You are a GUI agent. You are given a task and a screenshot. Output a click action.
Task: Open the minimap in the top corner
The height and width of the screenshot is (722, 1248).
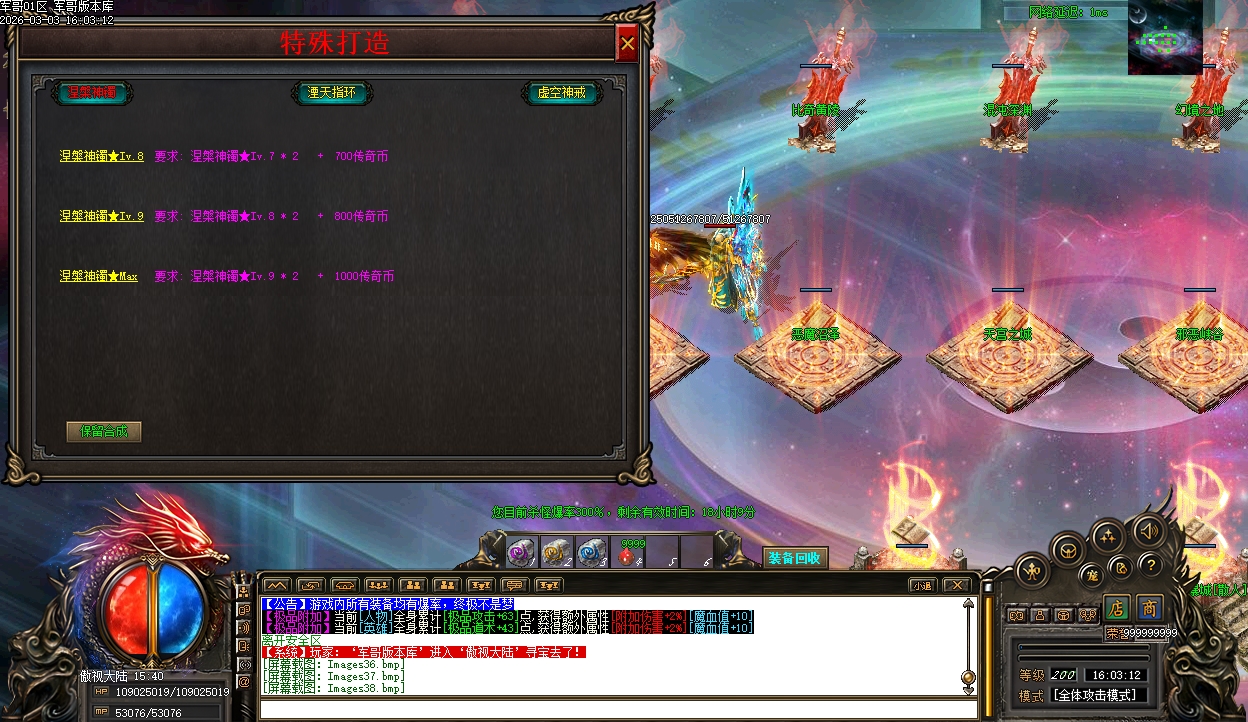(x=1165, y=38)
